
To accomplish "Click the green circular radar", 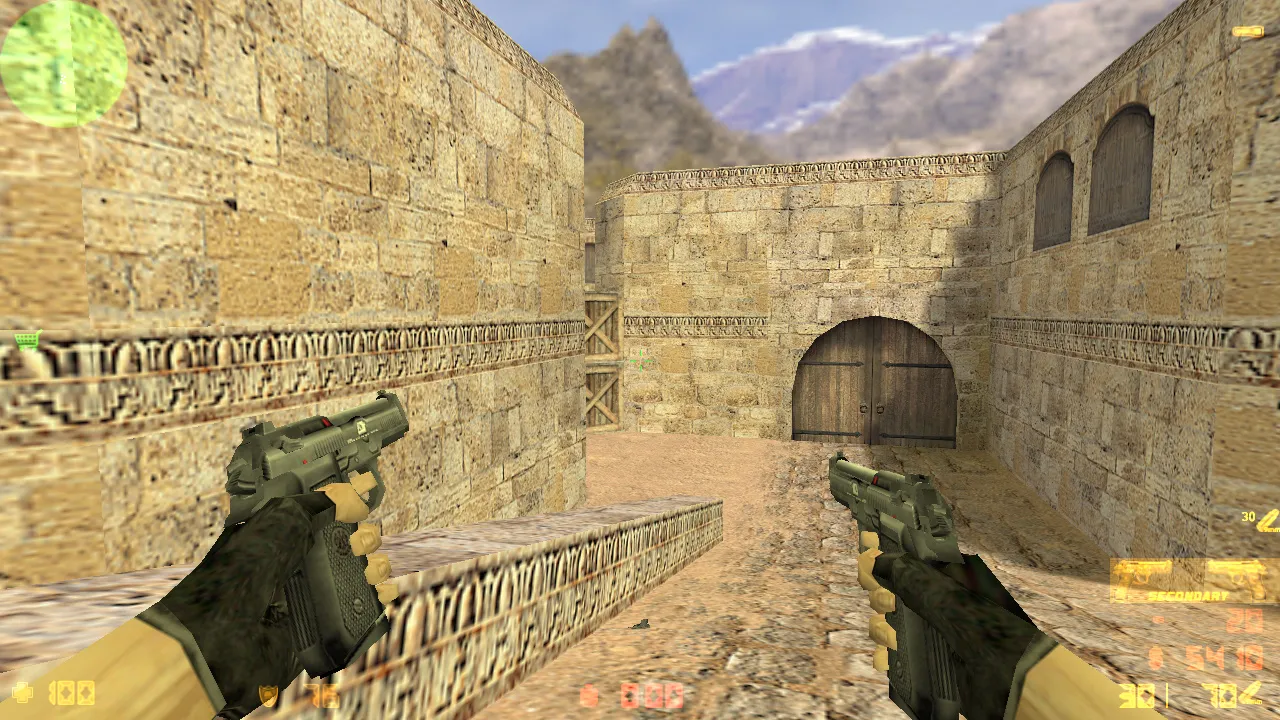I will [x=63, y=63].
